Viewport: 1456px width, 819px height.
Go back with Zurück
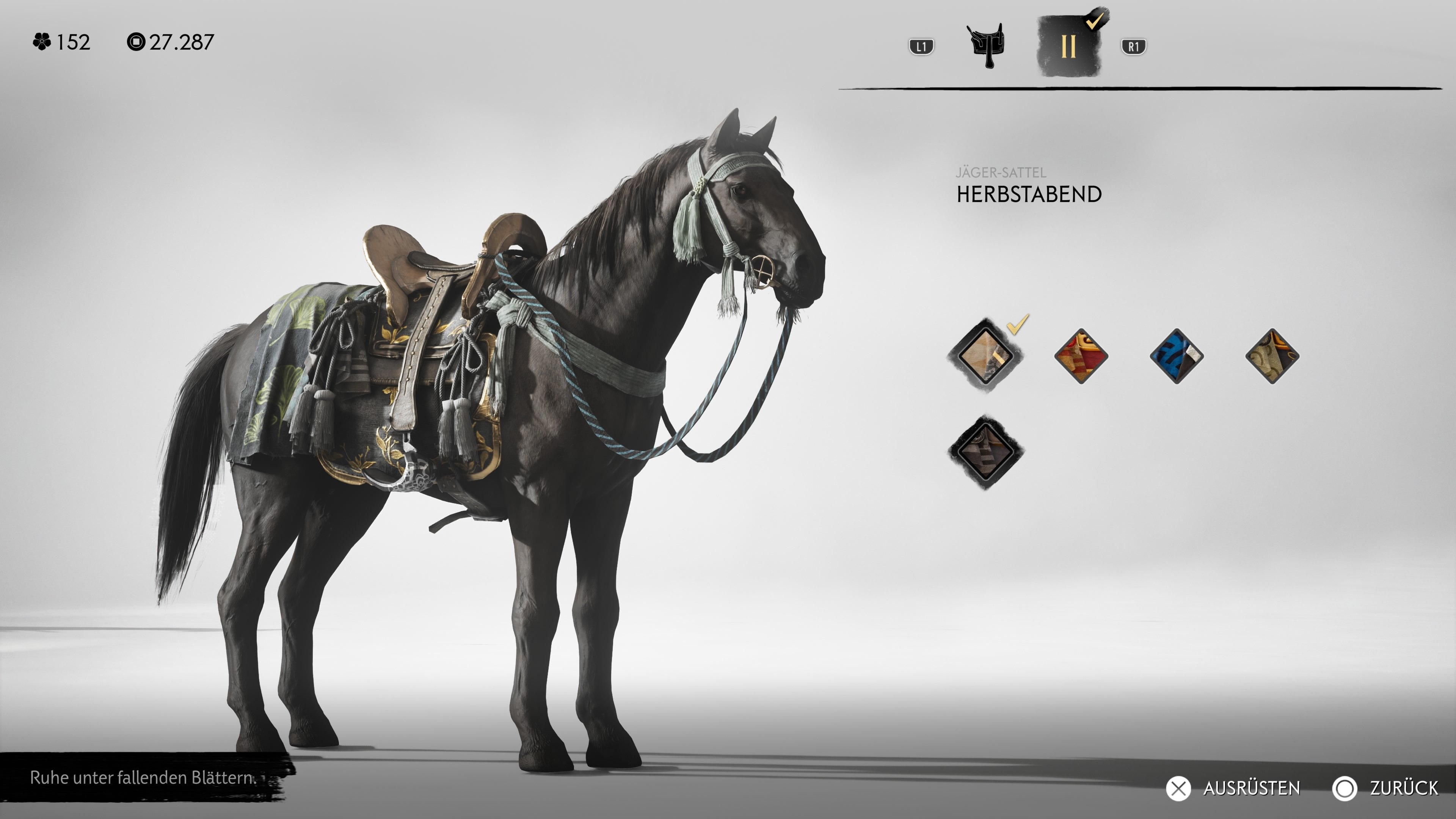pyautogui.click(x=1385, y=788)
